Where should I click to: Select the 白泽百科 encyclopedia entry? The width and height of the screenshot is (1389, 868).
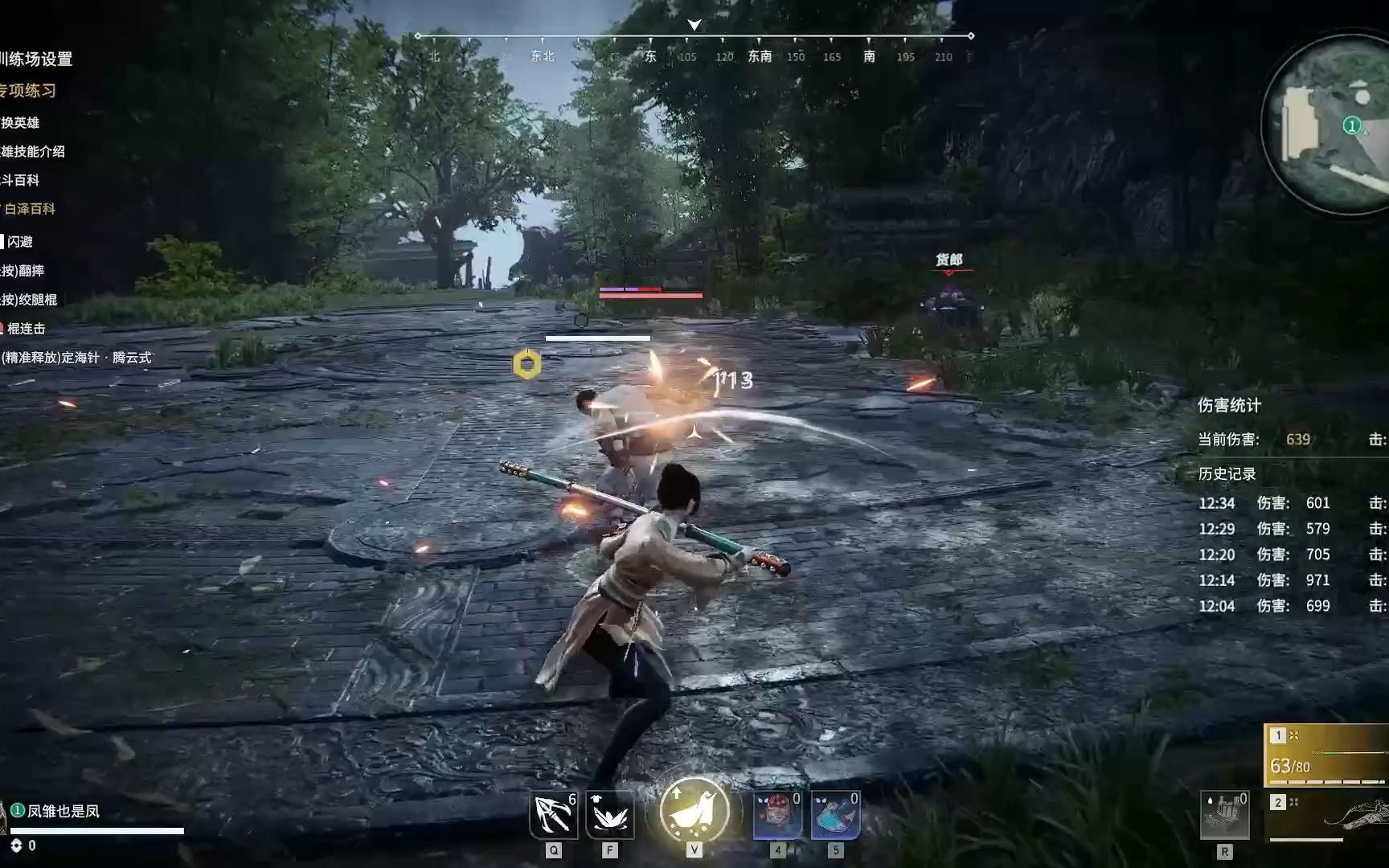(x=30, y=209)
